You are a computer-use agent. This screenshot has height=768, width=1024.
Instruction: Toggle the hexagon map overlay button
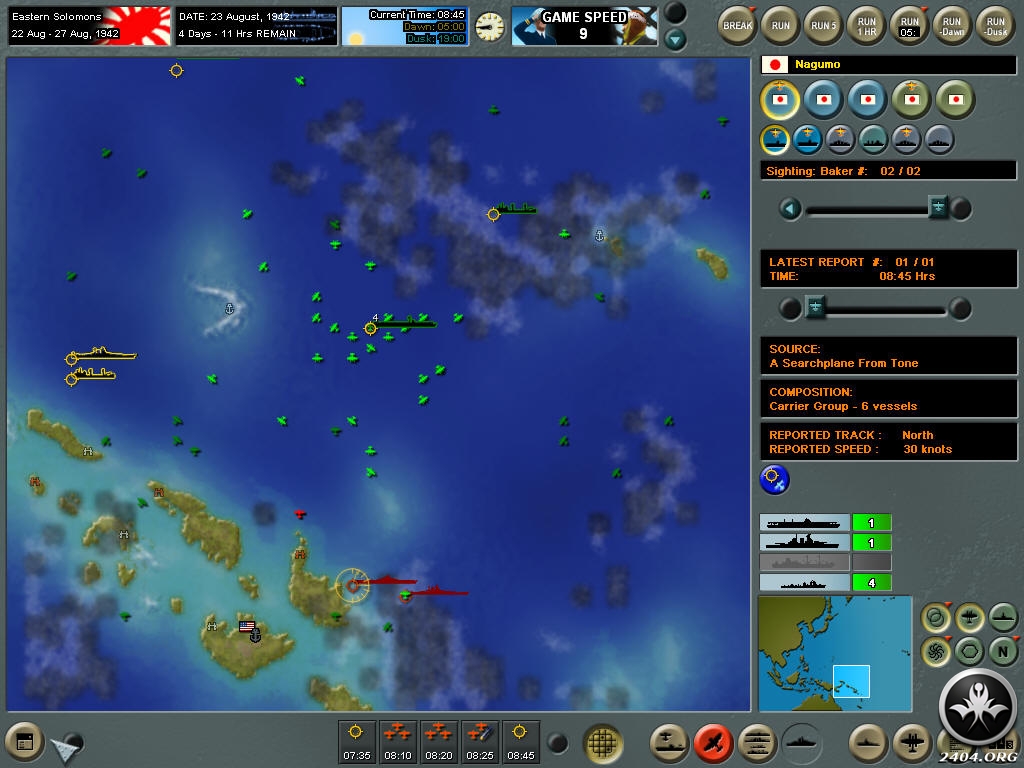tap(969, 651)
